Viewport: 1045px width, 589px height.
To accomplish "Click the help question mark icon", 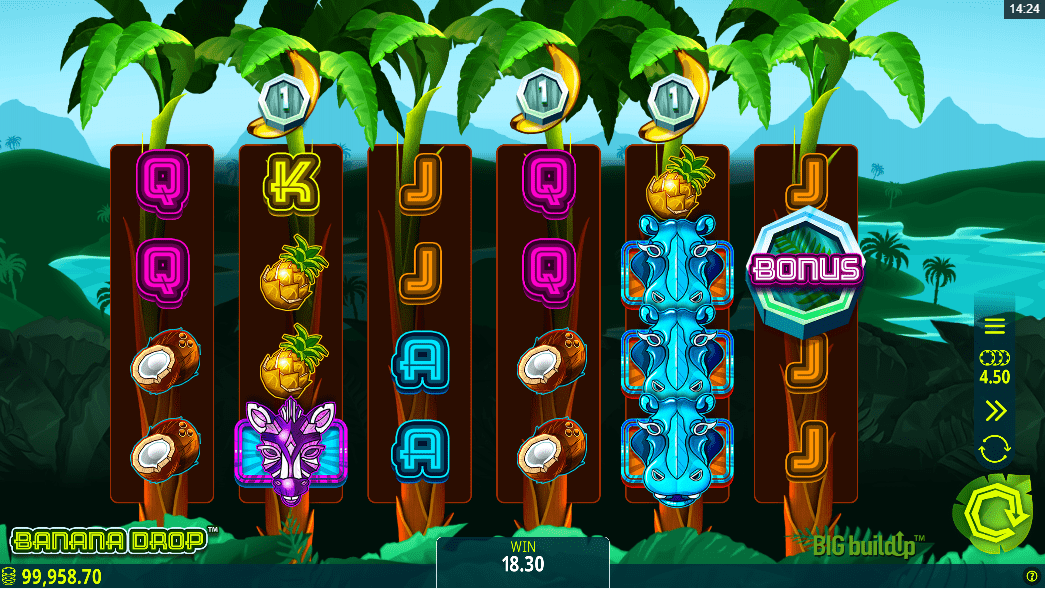I will 1031,576.
